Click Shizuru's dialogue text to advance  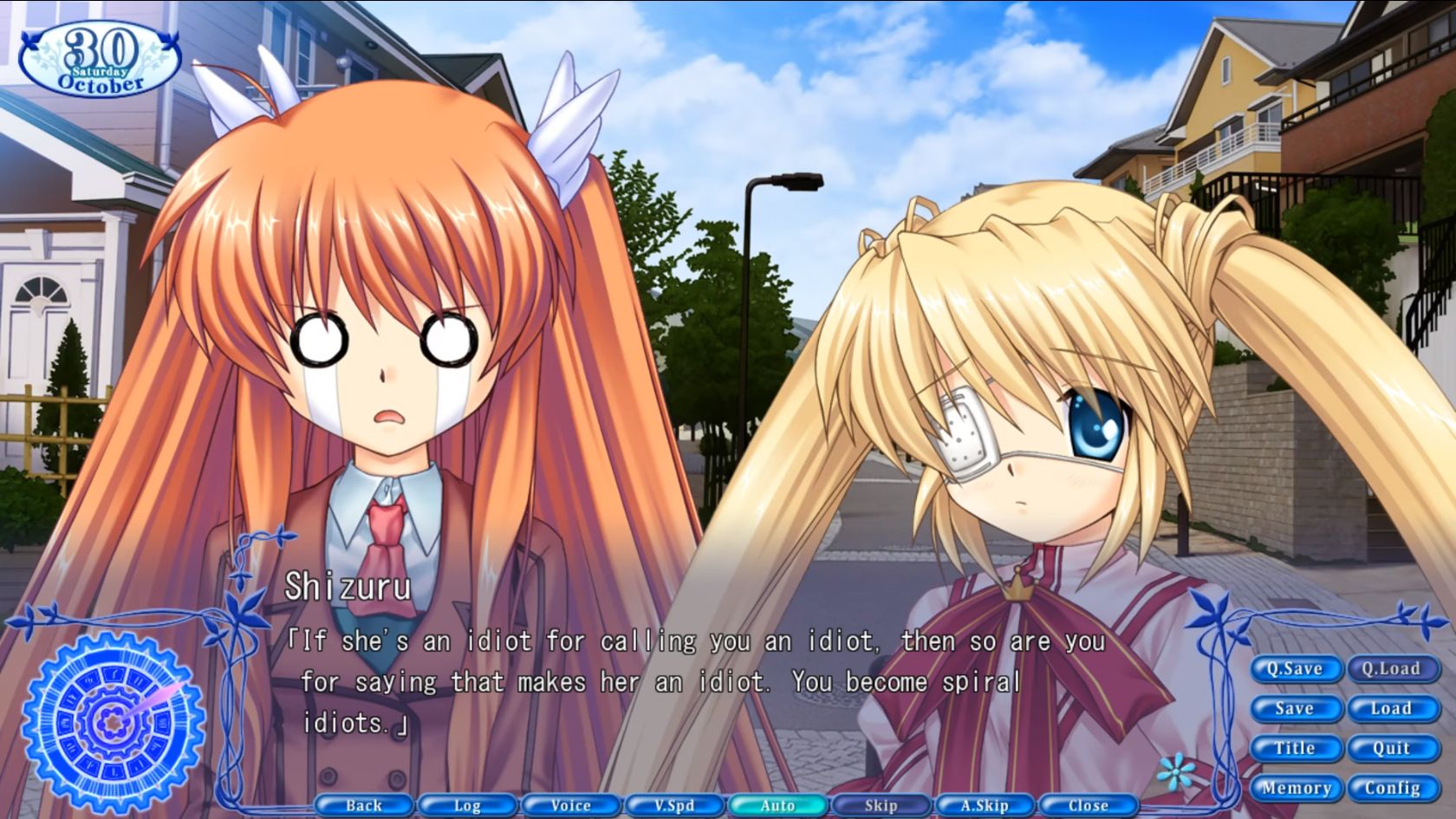click(685, 680)
